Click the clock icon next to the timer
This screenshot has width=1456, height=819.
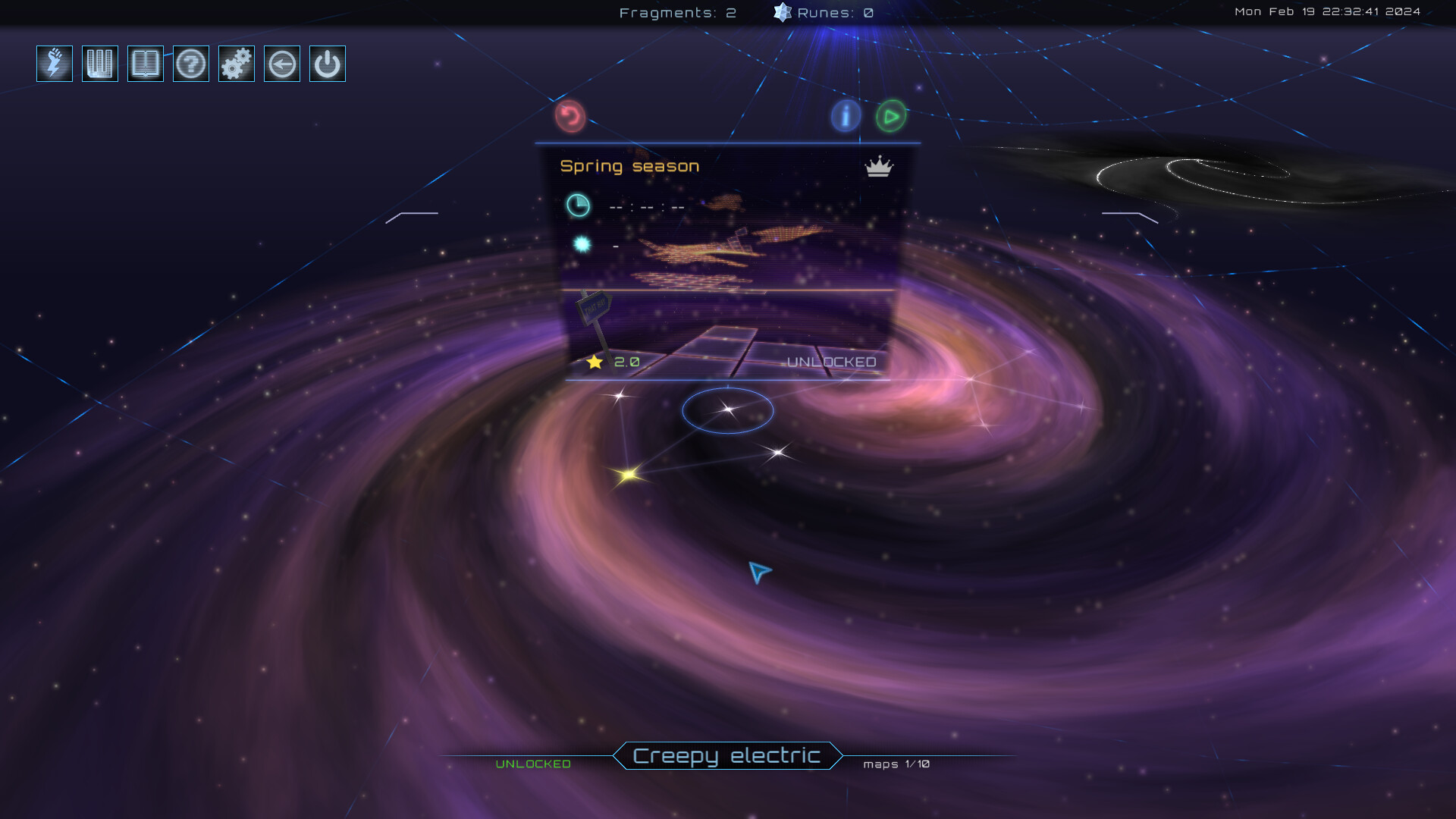point(579,205)
